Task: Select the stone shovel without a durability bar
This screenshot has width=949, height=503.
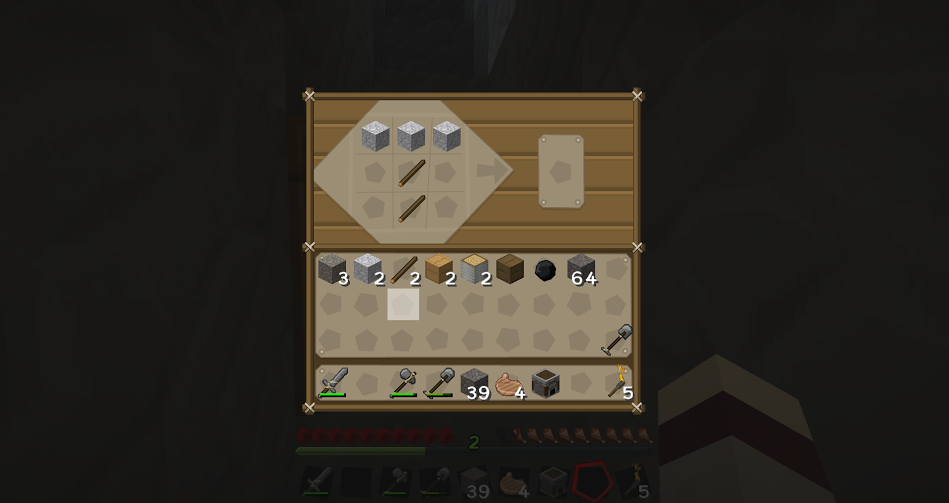Action: coord(617,340)
